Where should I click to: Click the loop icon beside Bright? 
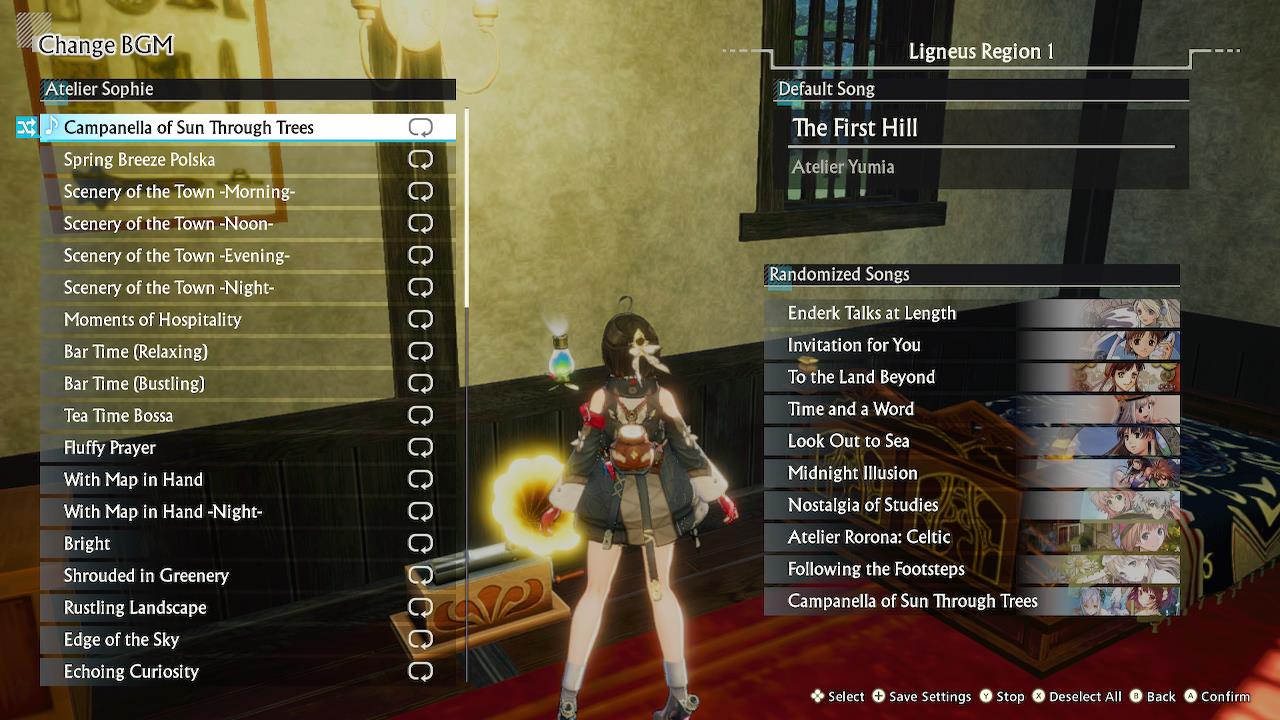coord(420,543)
